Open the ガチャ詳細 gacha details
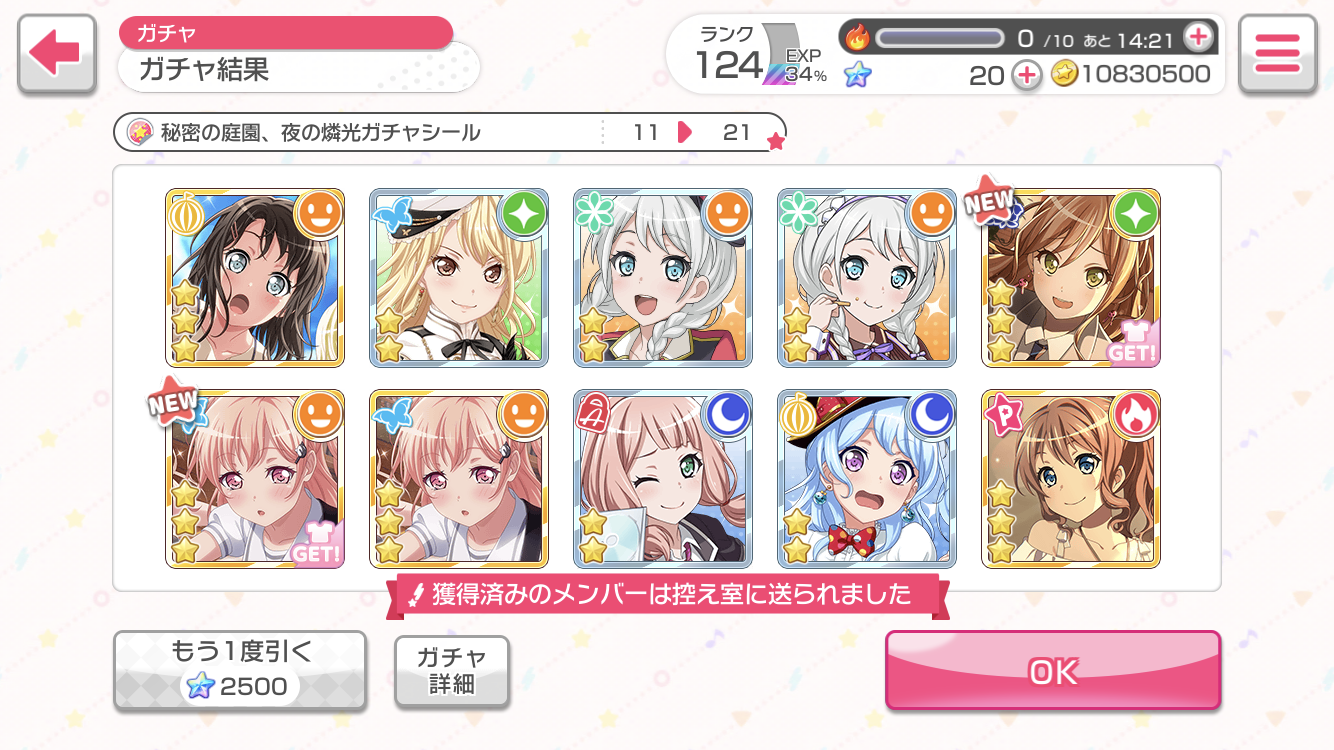This screenshot has height=750, width=1334. 451,671
